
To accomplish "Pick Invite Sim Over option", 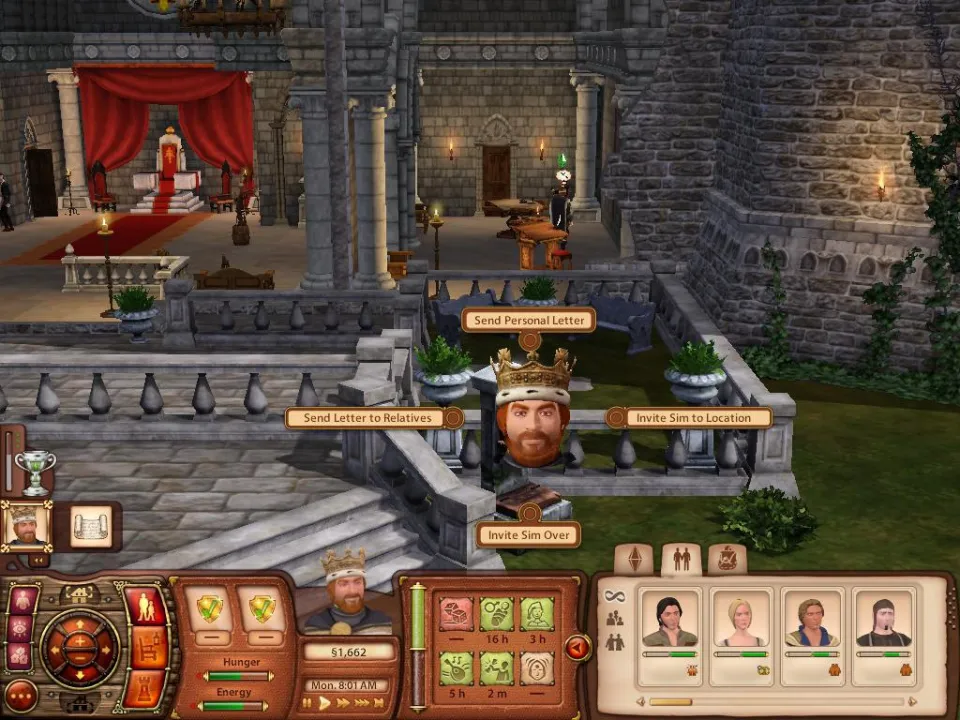I will 529,535.
